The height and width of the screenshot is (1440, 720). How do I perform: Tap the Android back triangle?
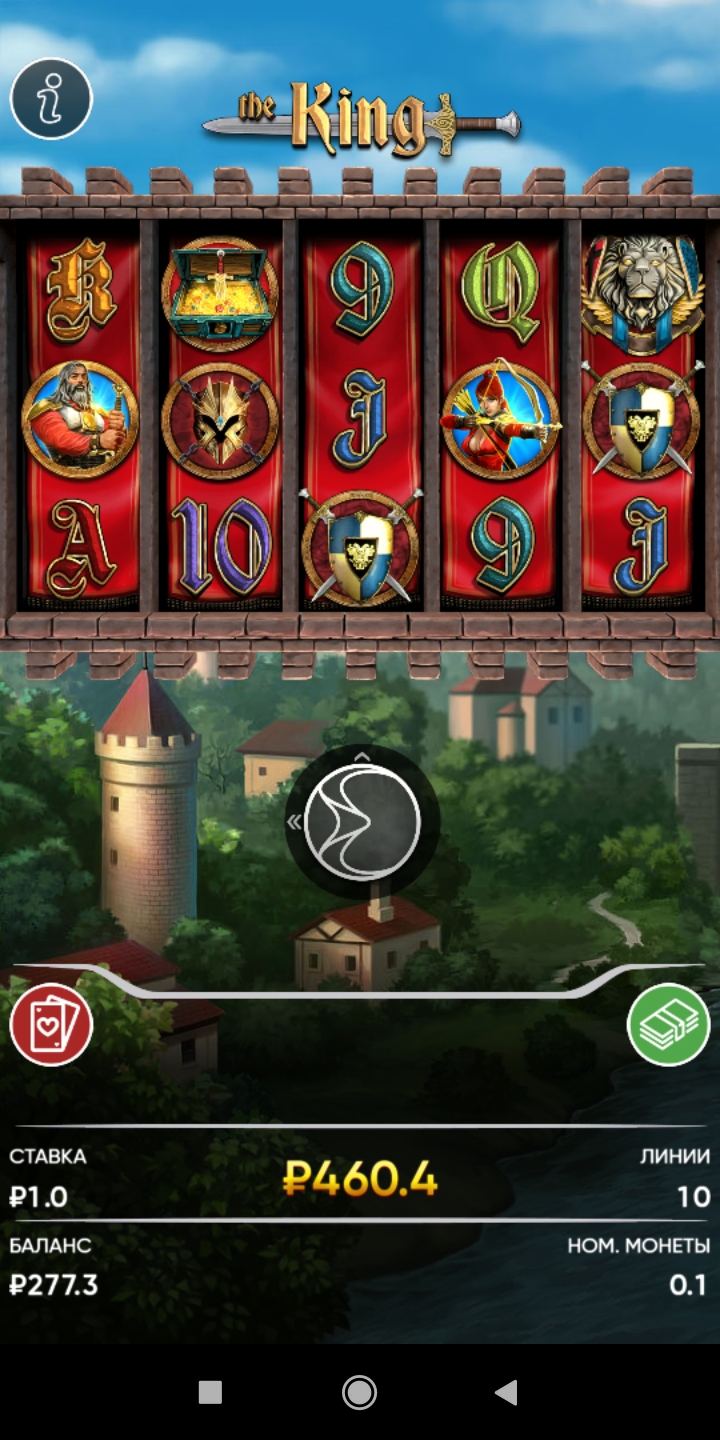tap(507, 1392)
